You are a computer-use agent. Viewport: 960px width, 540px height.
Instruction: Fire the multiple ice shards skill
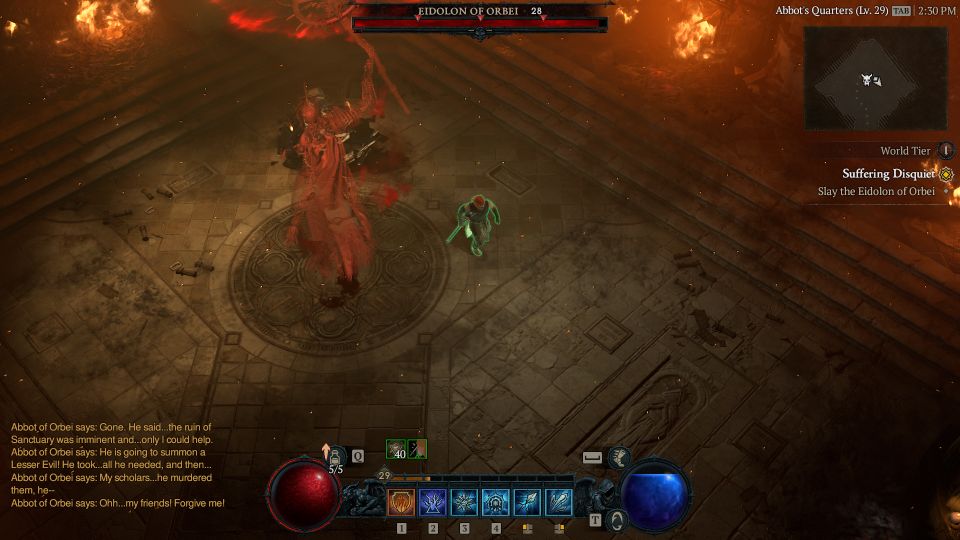tap(559, 502)
